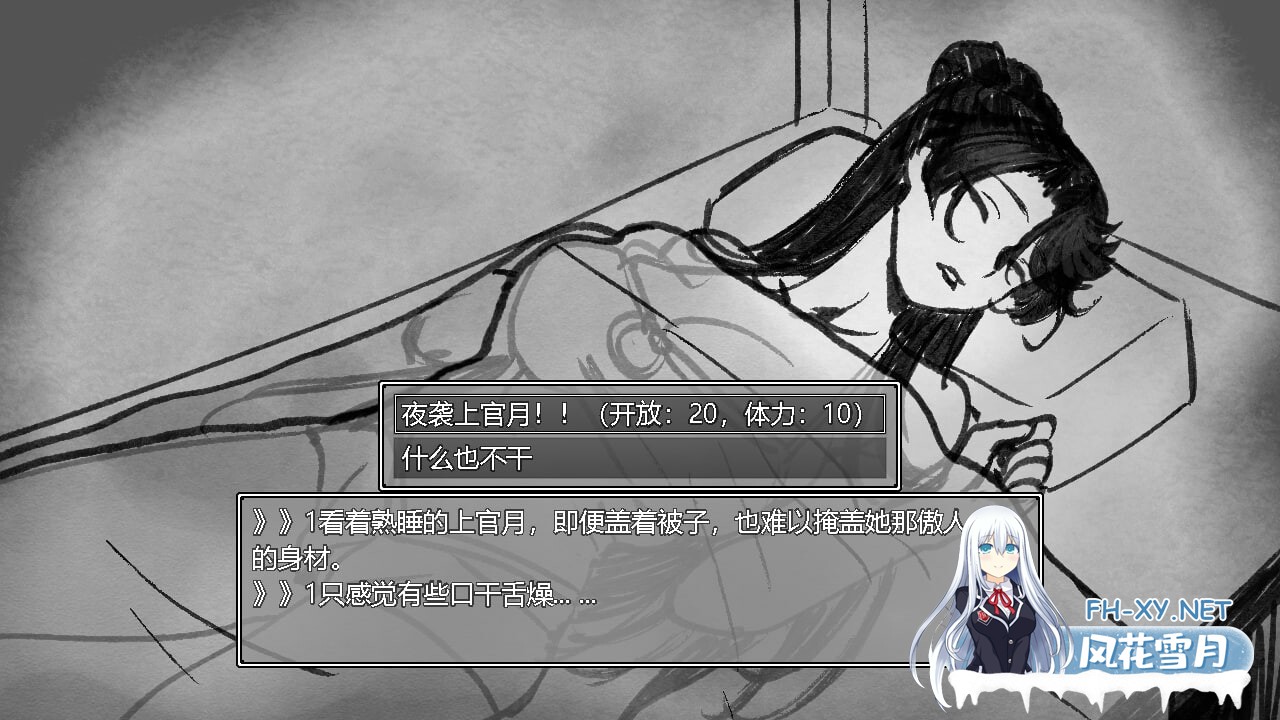Click the 》》 arrow marker before the text

click(272, 520)
